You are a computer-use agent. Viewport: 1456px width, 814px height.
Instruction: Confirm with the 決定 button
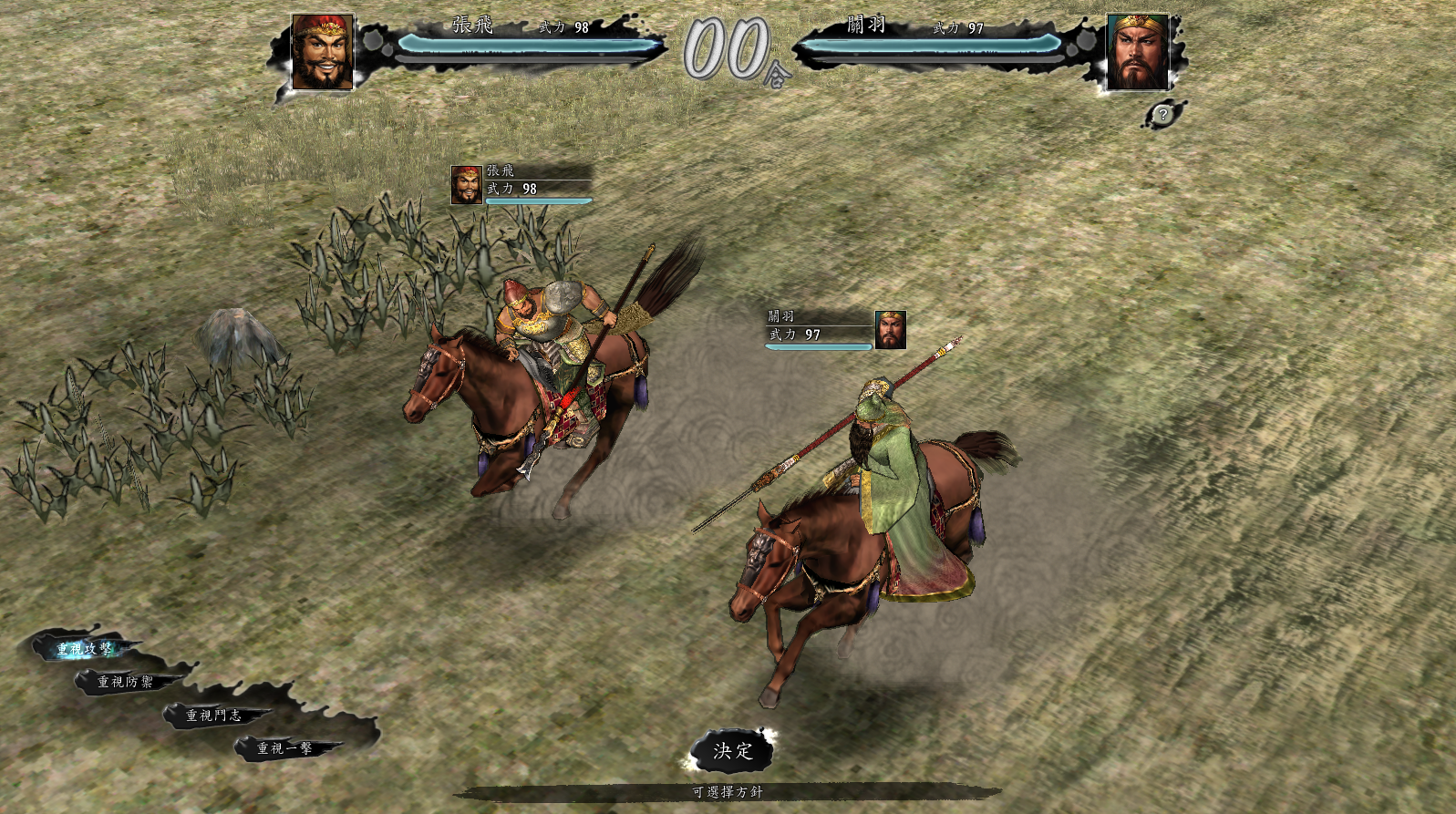coord(733,751)
